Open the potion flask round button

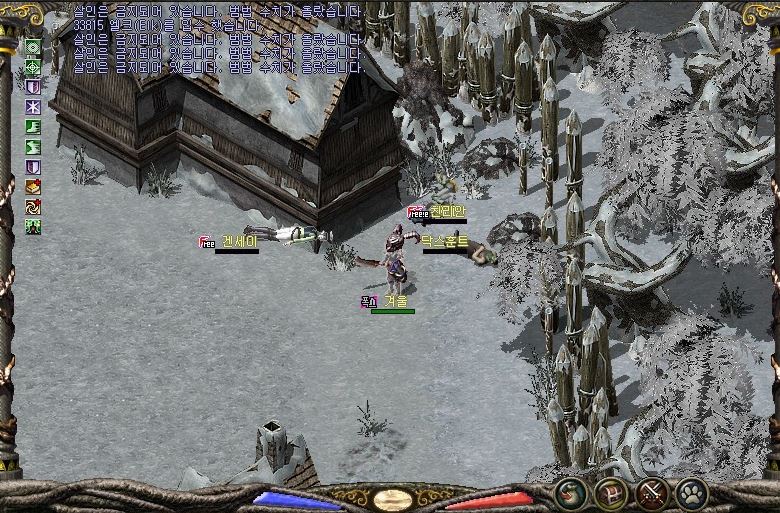pyautogui.click(x=573, y=492)
